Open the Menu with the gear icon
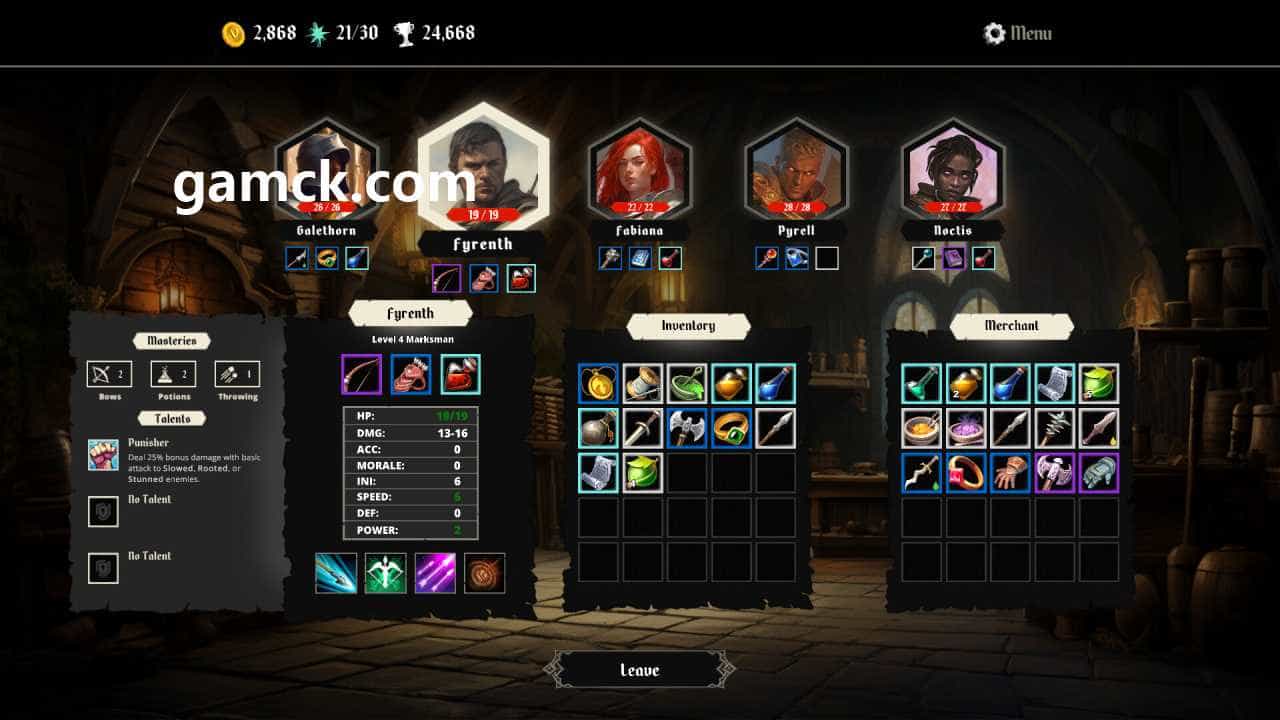 (1017, 33)
